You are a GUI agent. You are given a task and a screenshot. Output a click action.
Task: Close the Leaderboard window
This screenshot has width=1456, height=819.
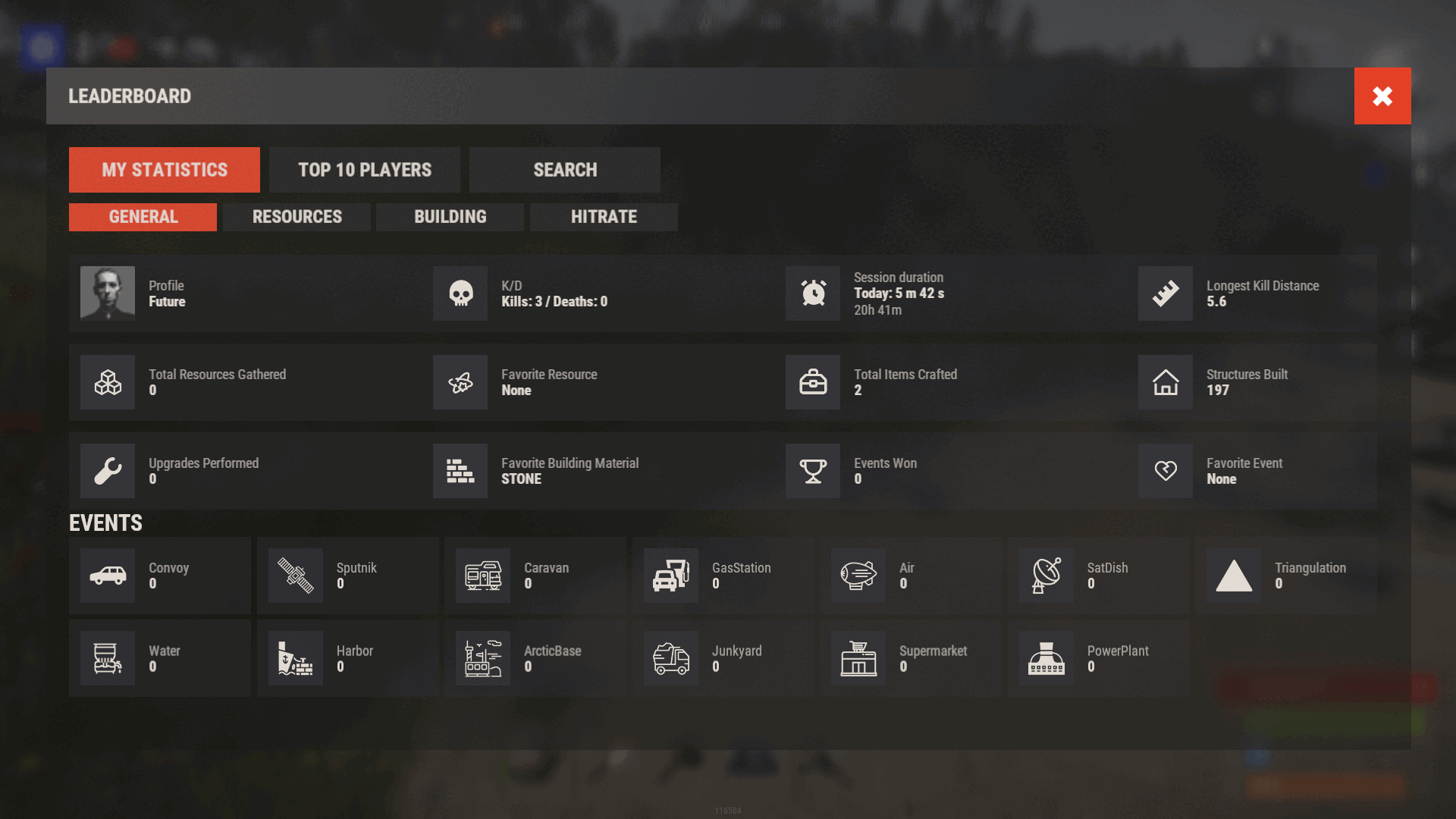[1382, 96]
